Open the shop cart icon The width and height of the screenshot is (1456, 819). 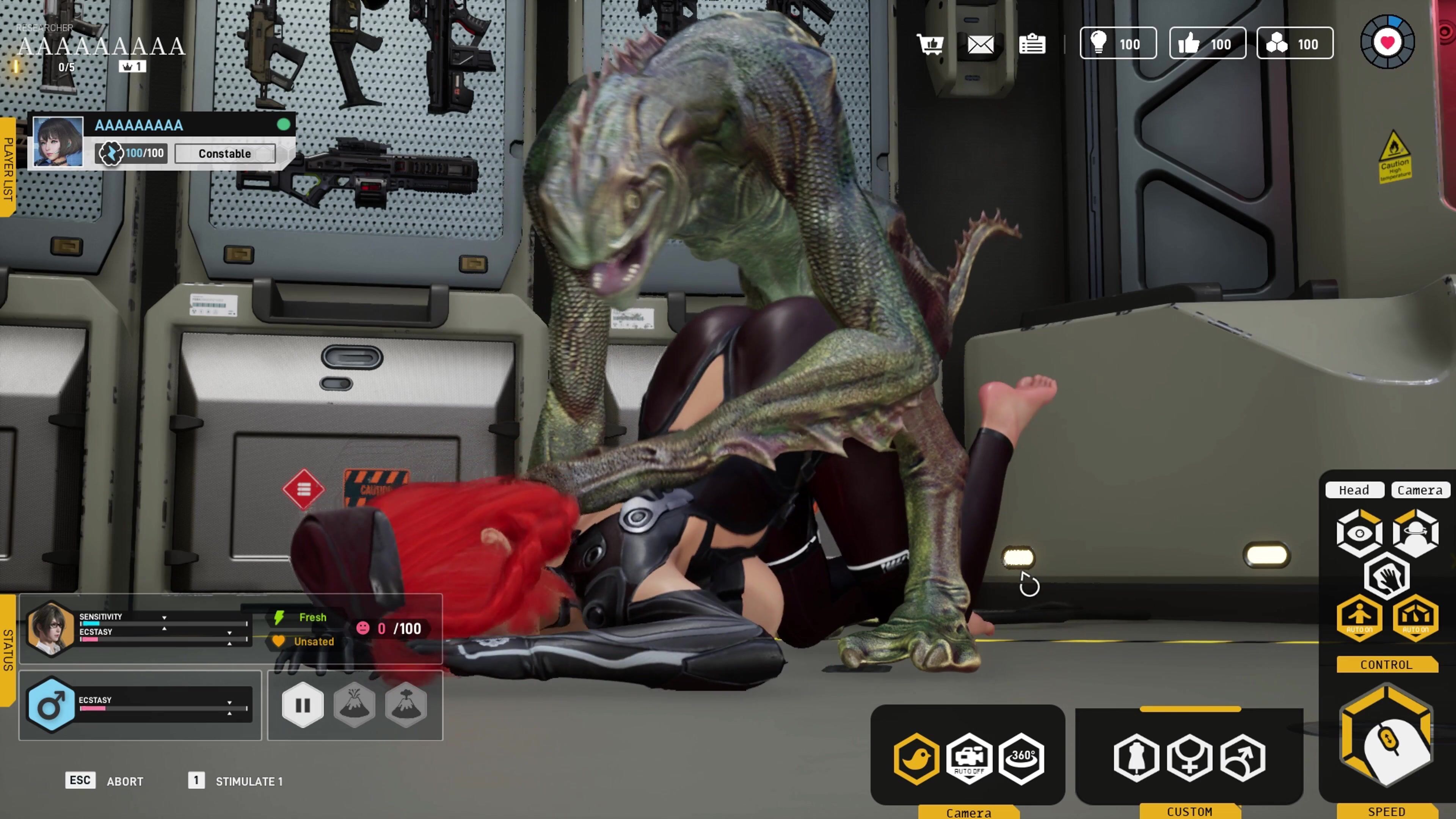pyautogui.click(x=930, y=44)
